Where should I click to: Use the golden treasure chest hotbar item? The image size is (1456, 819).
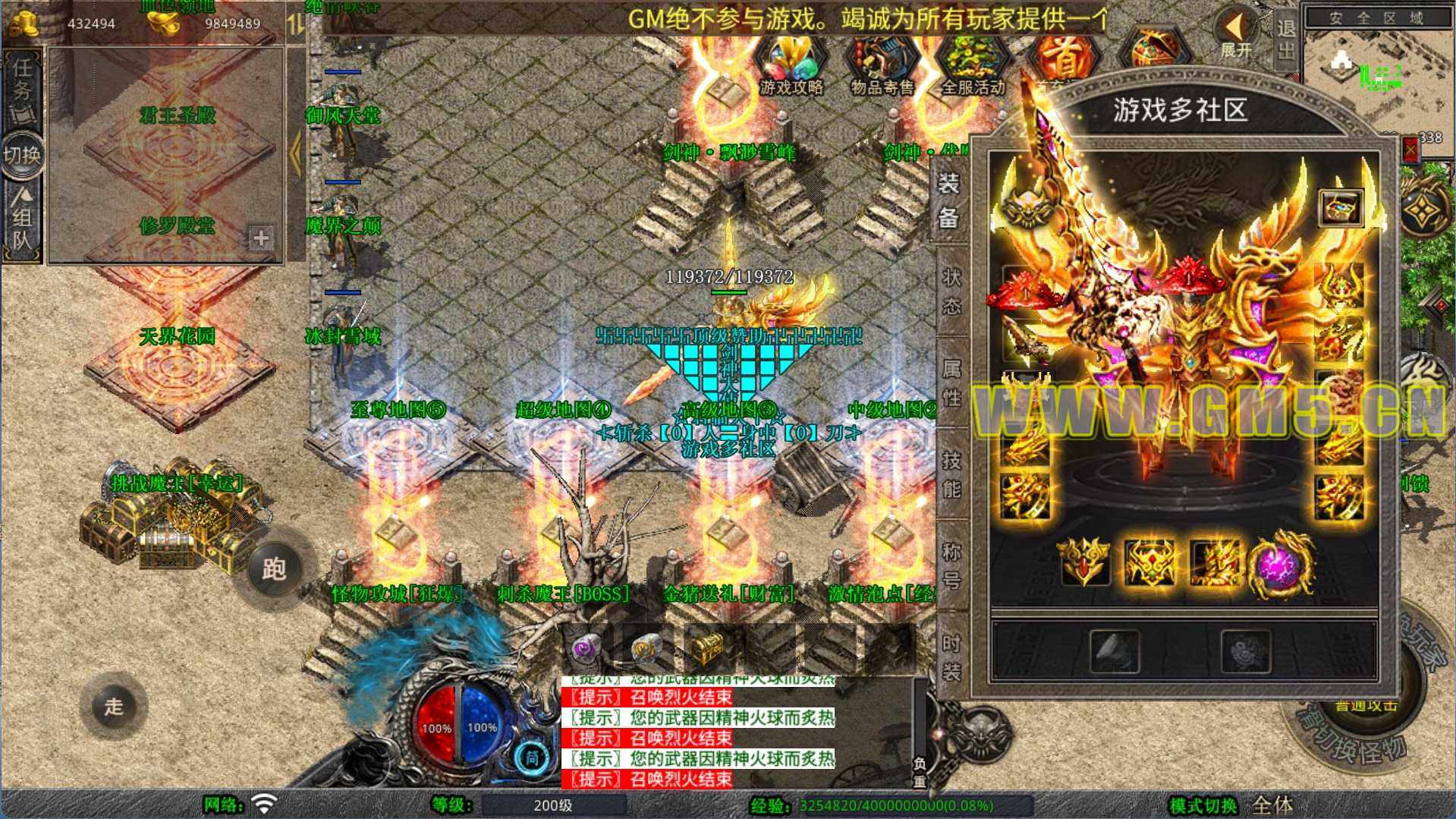coord(709,649)
